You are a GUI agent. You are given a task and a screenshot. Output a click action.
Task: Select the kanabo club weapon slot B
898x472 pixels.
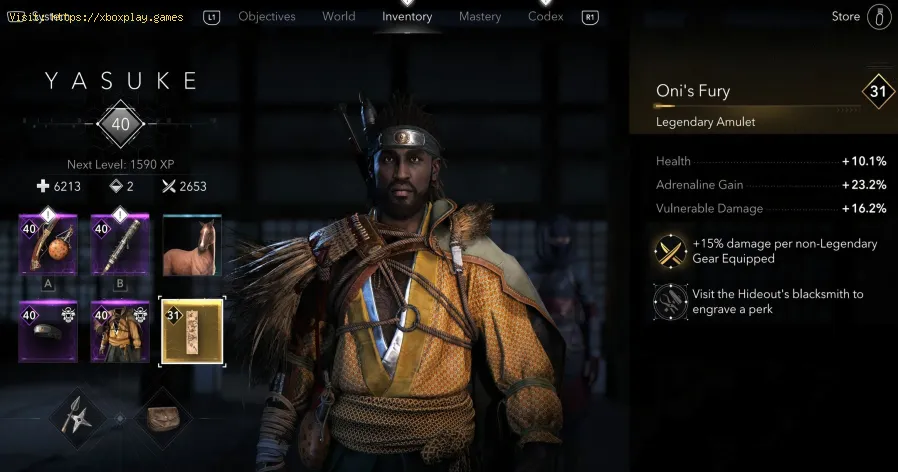coord(120,245)
